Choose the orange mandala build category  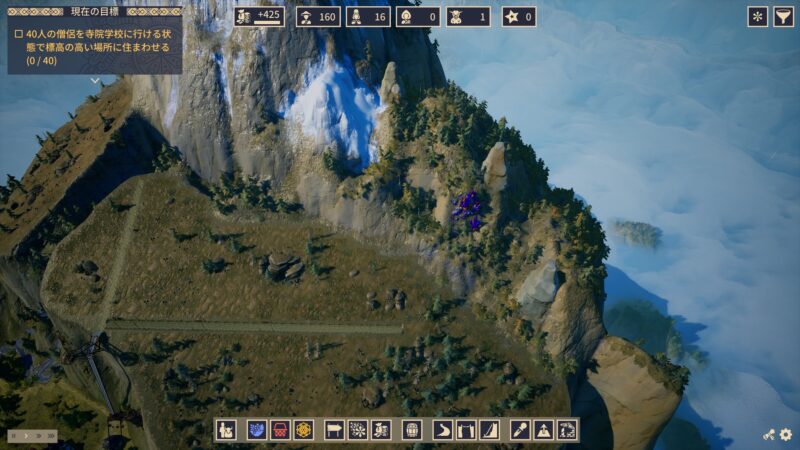click(303, 430)
